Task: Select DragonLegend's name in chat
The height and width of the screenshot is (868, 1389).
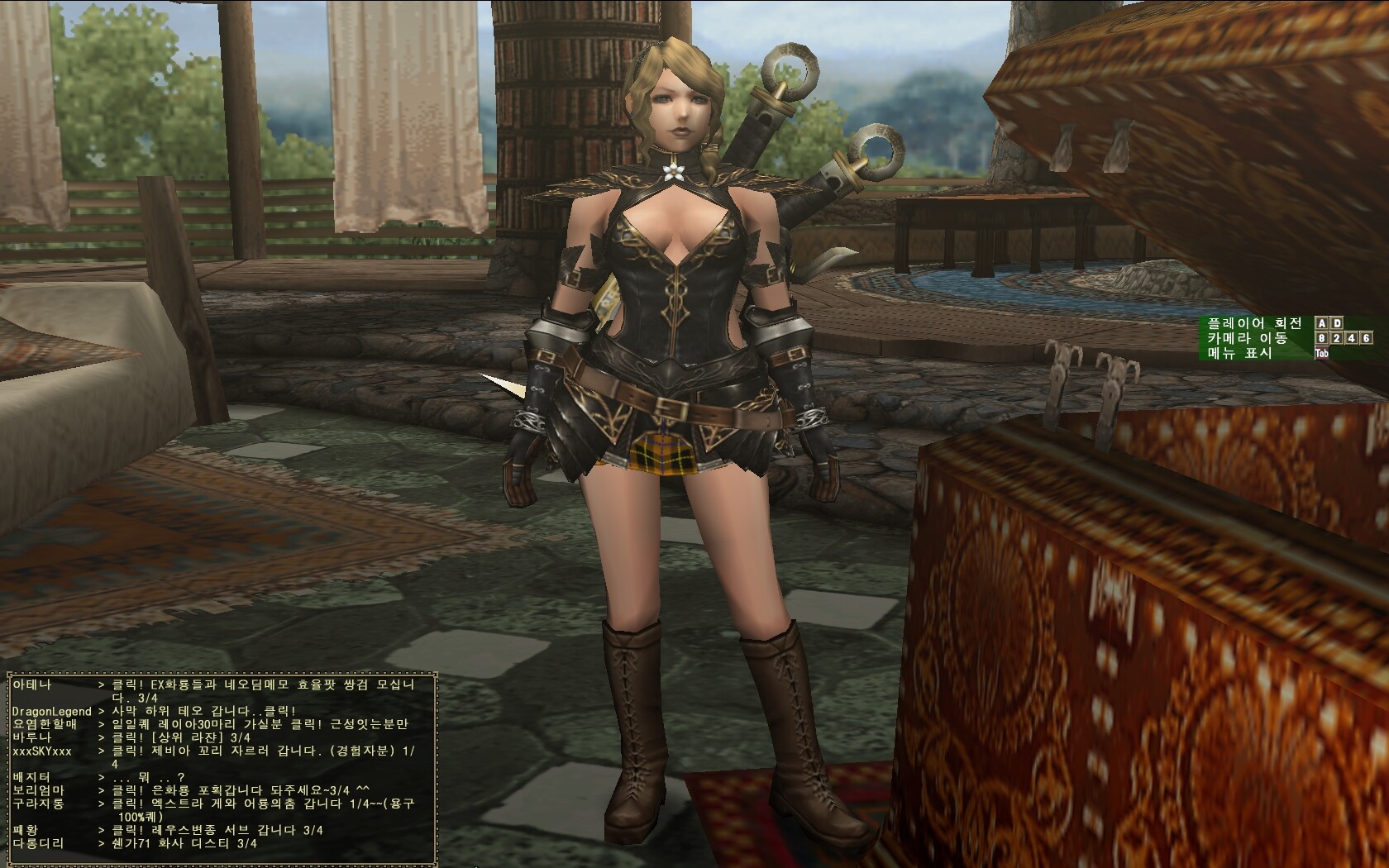Action: point(51,712)
